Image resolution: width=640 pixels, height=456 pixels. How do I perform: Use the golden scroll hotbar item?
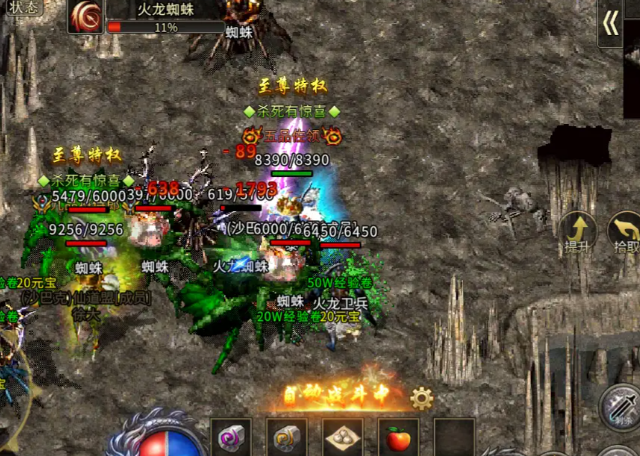pos(286,437)
